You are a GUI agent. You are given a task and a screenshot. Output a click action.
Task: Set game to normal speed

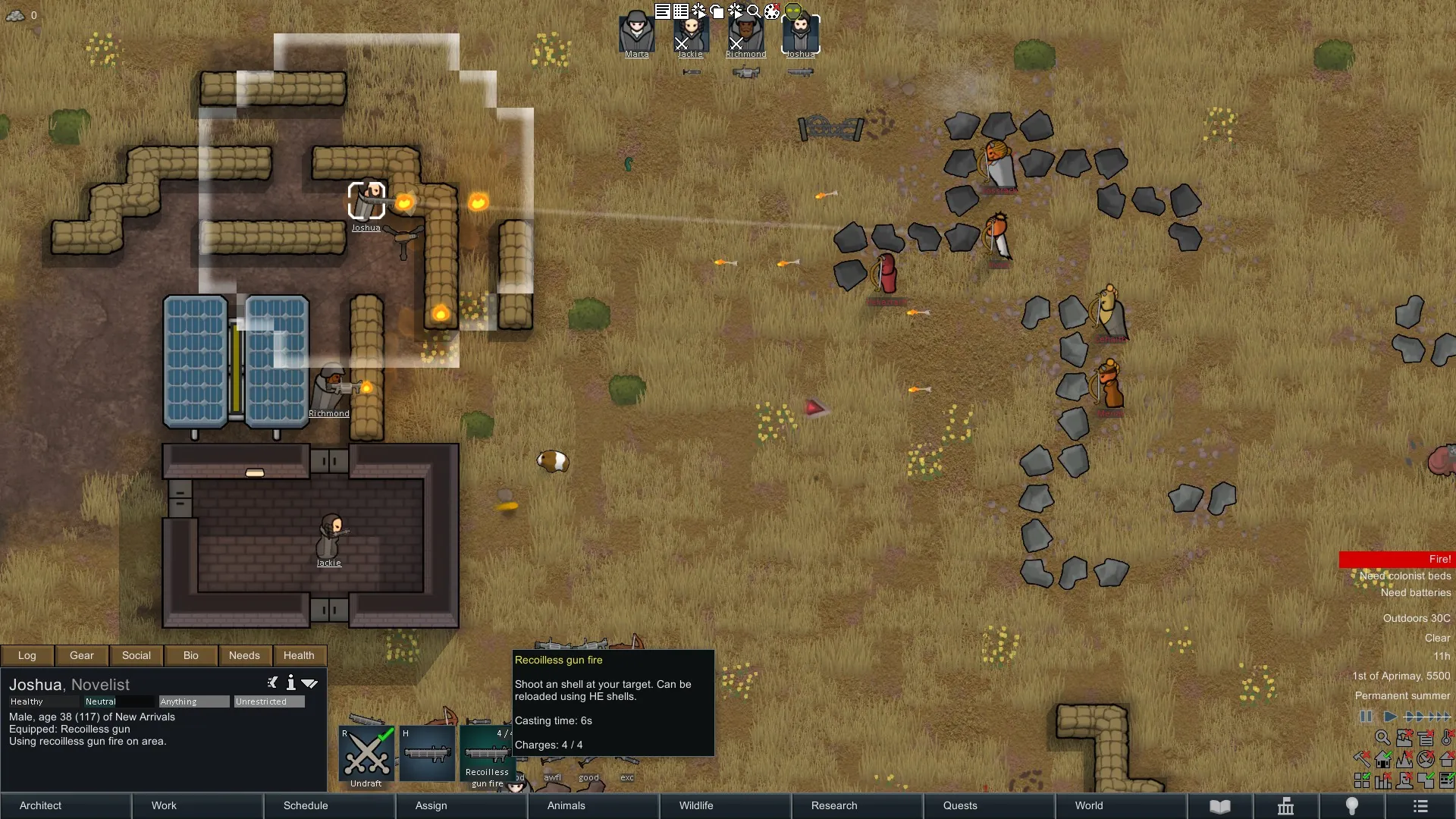1390,717
